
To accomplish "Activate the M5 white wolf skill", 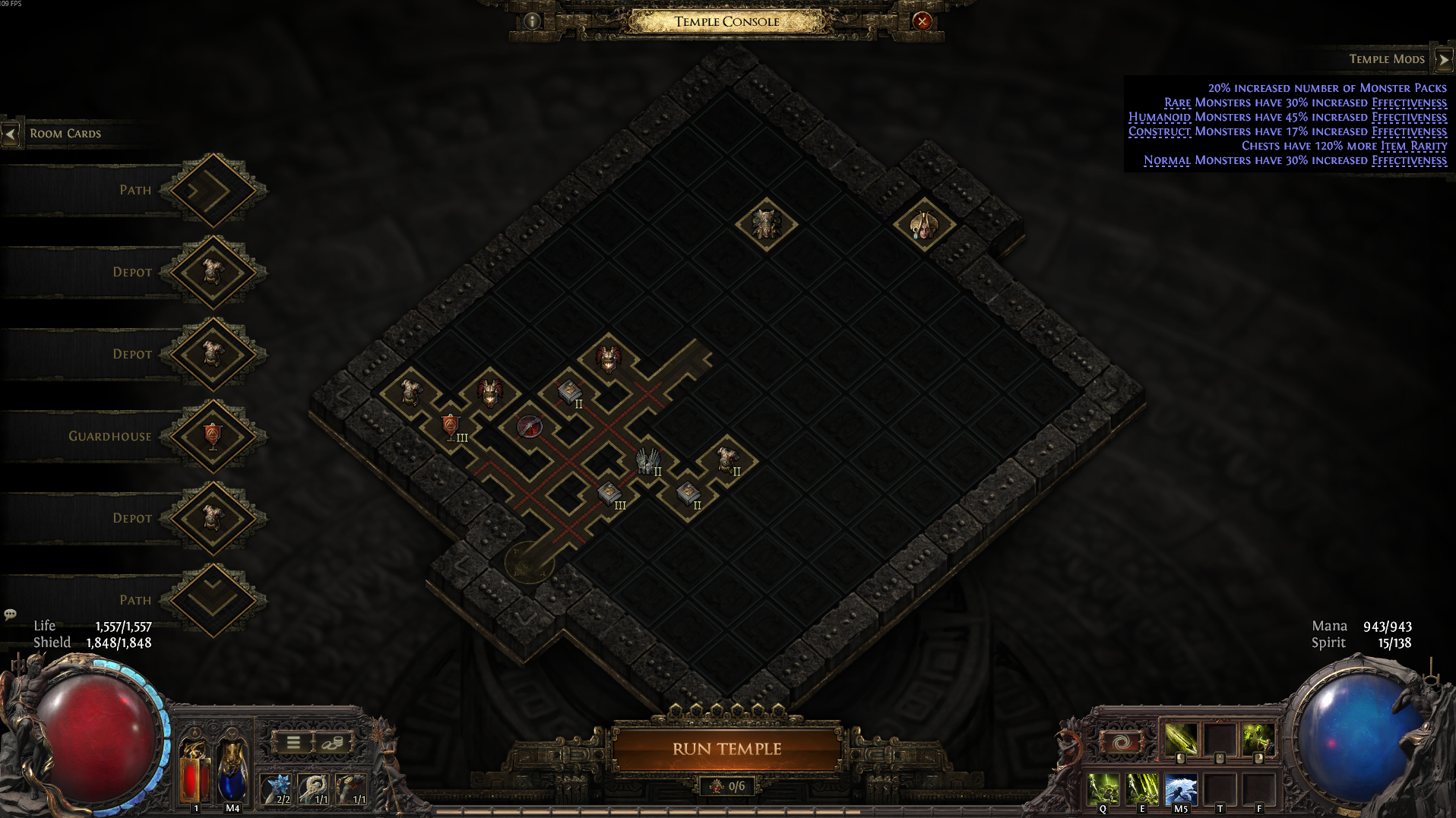I will (1180, 789).
